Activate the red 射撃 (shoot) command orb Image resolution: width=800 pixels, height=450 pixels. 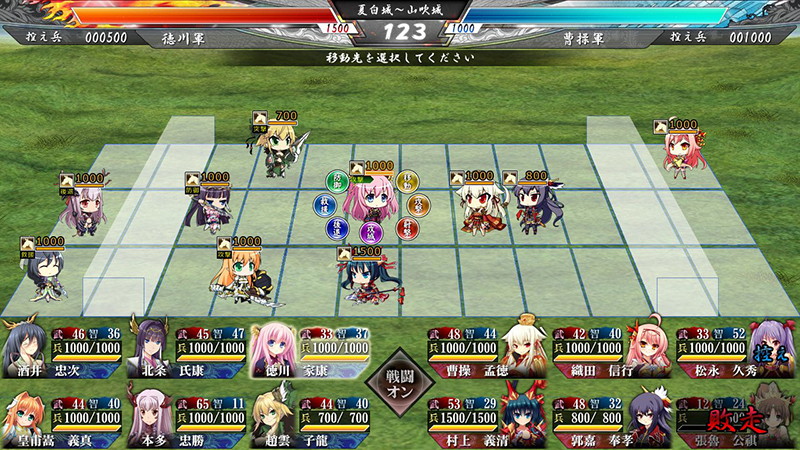click(x=406, y=228)
